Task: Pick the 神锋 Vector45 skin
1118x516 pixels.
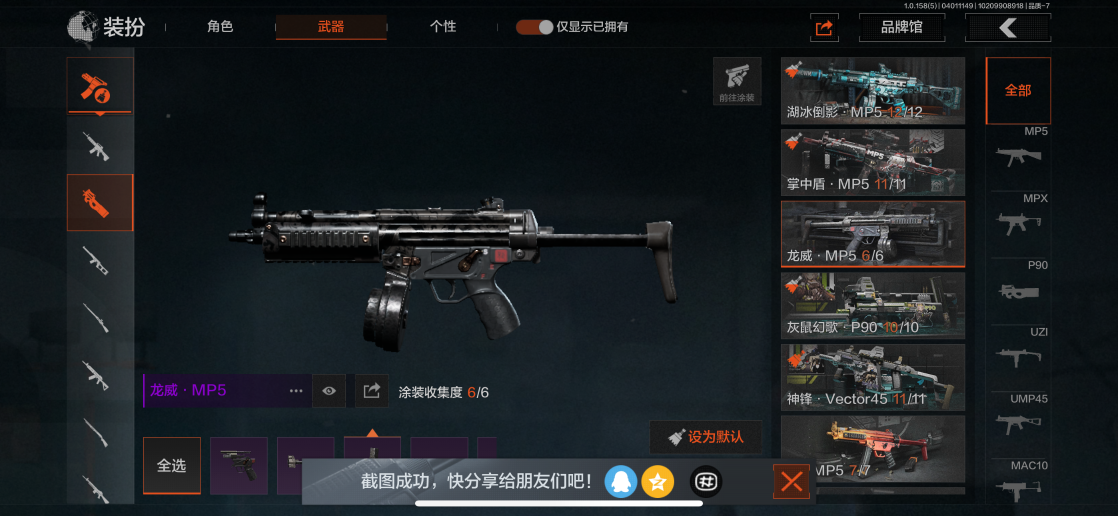Action: click(872, 377)
